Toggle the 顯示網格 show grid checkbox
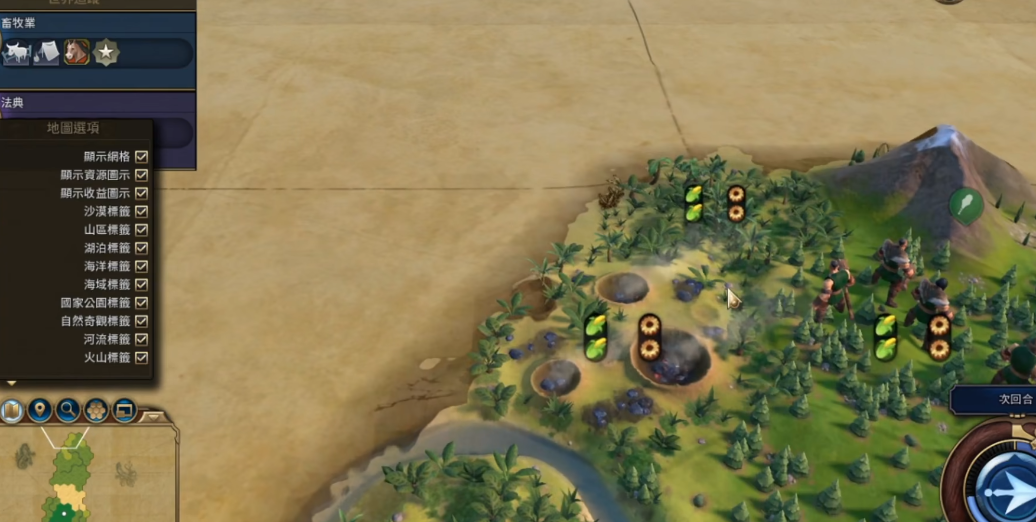Image resolution: width=1036 pixels, height=522 pixels. click(141, 157)
